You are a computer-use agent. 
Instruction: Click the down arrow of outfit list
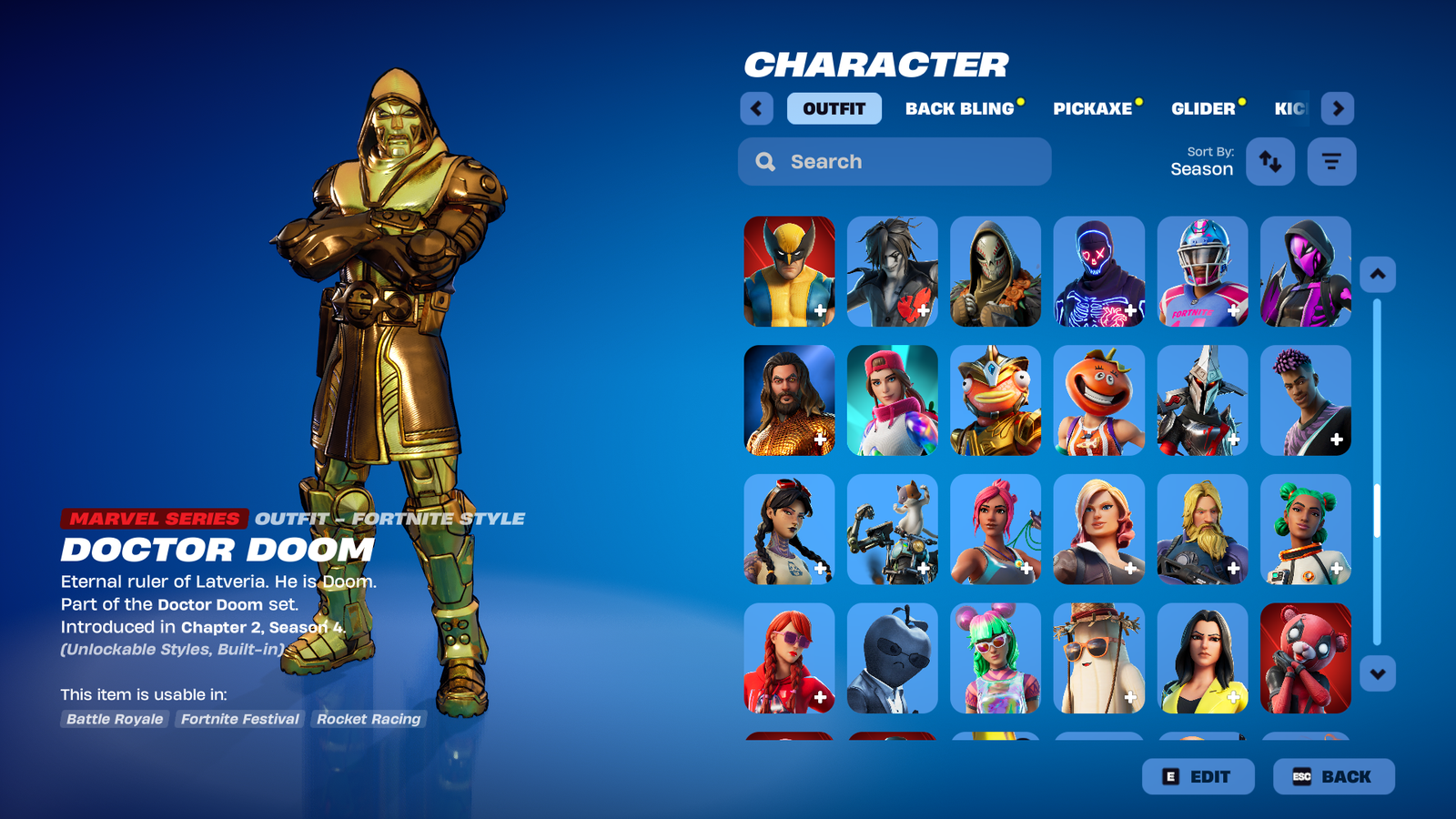tap(1377, 673)
